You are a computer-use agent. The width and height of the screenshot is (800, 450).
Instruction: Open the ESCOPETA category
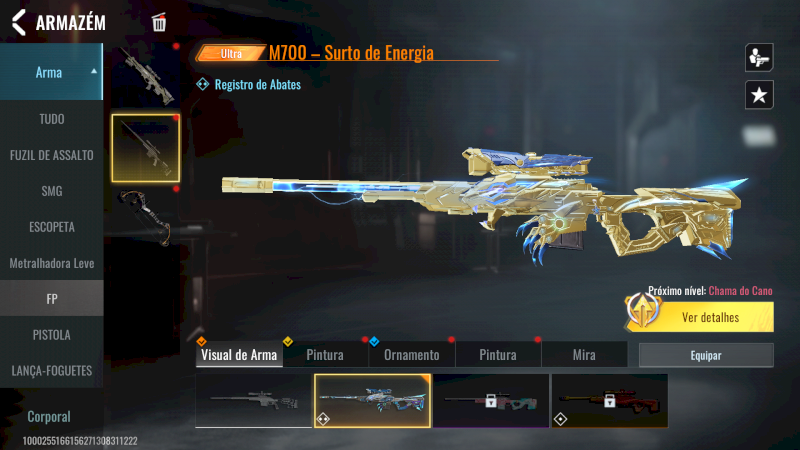tap(51, 227)
